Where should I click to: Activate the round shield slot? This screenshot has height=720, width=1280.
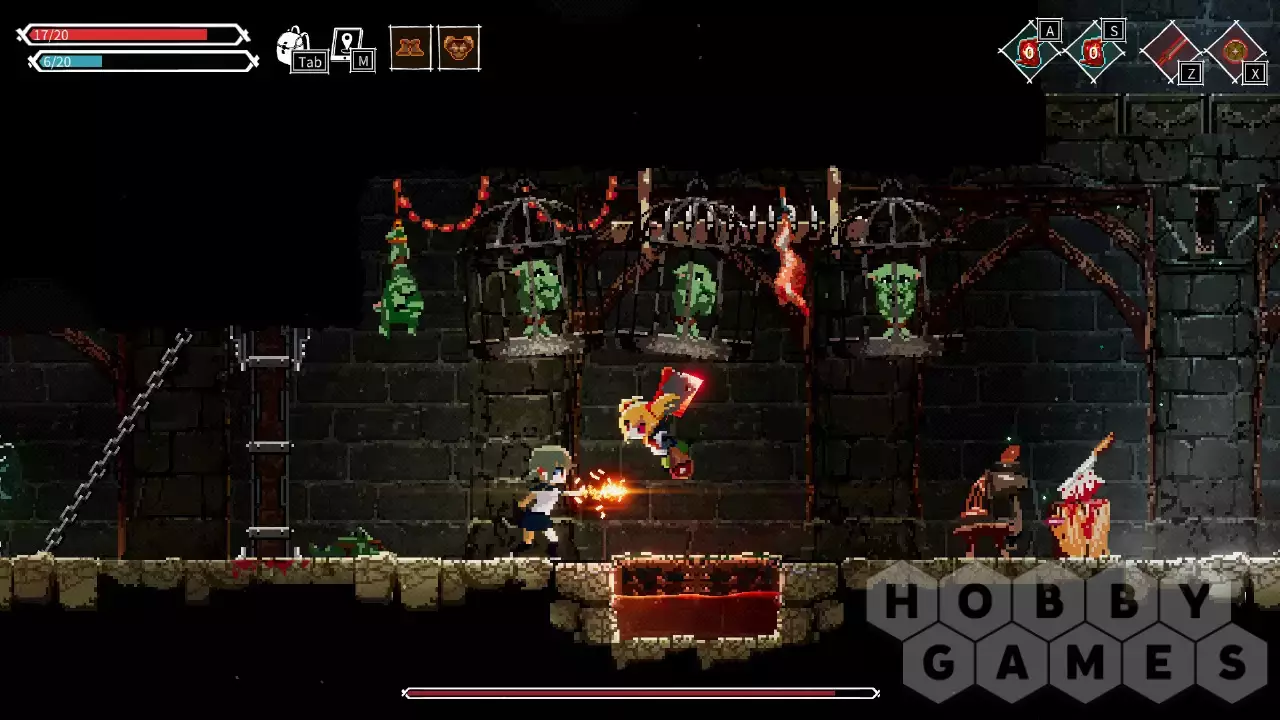(x=1236, y=50)
